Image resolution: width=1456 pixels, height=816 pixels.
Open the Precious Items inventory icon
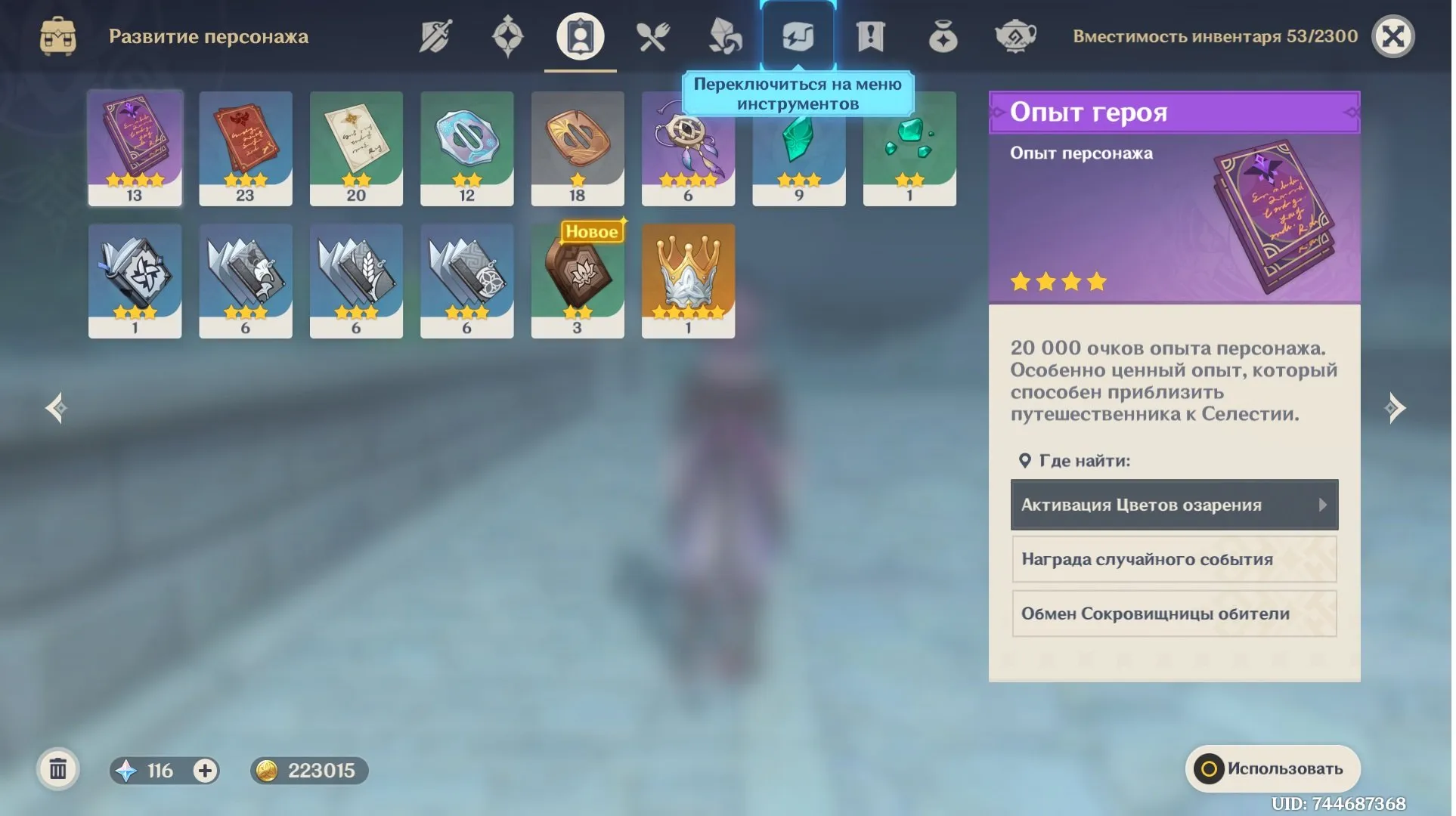coord(942,36)
